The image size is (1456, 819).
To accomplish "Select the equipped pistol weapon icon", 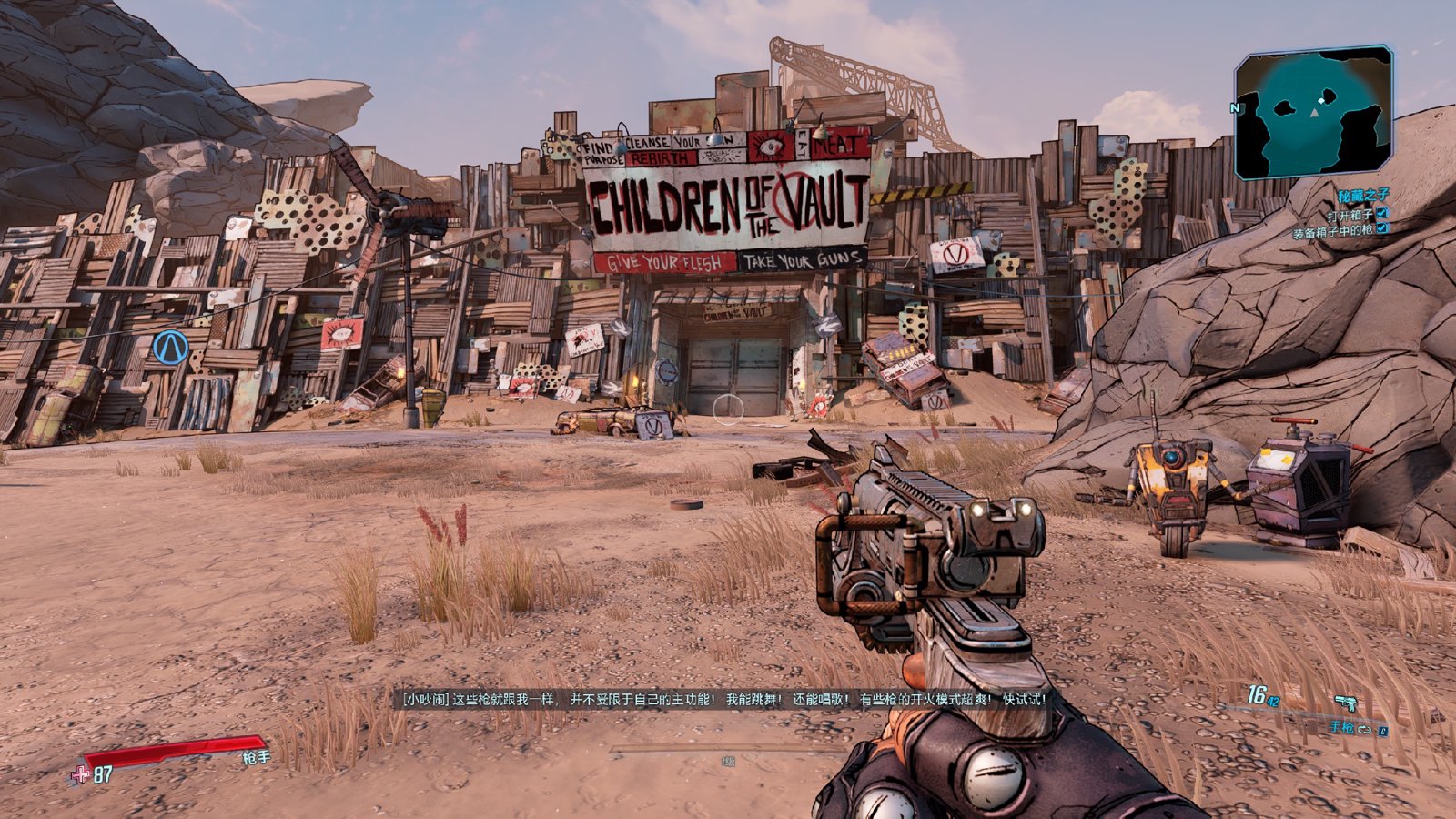I will pos(1346,703).
